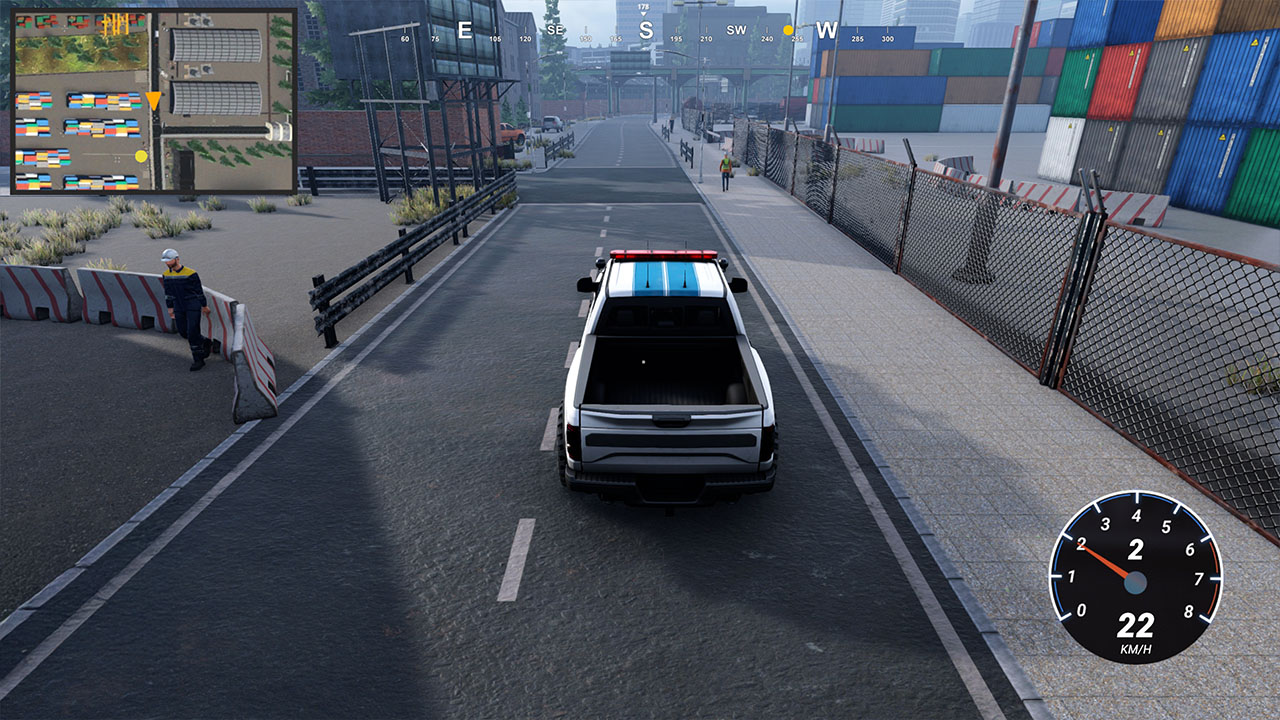Click the yellow waypoint dot on the minimap
This screenshot has width=1280, height=720.
click(x=141, y=157)
